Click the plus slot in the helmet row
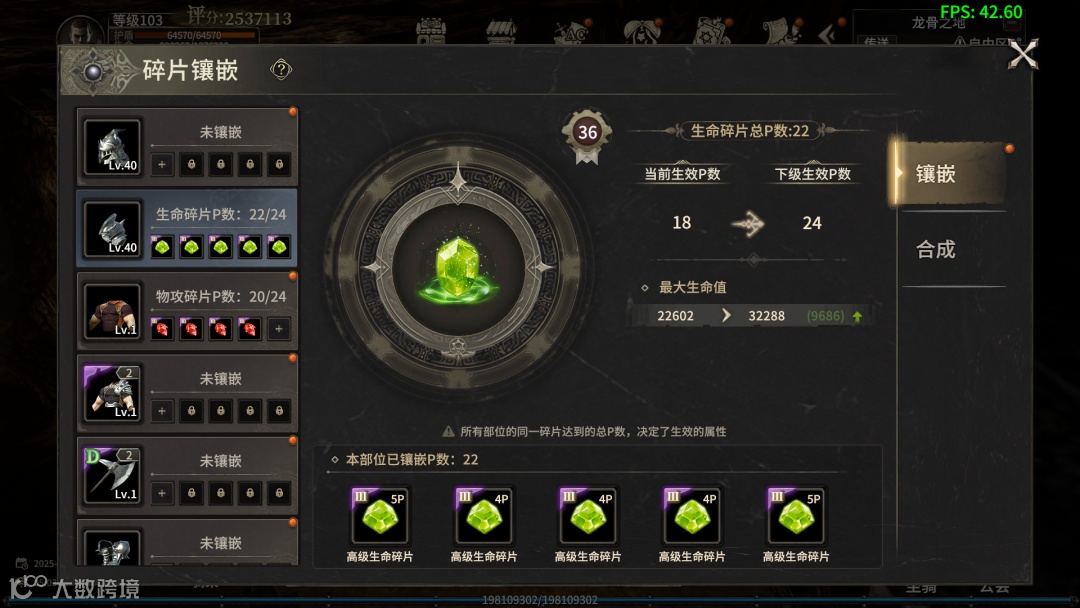The image size is (1080, 608). 162,164
